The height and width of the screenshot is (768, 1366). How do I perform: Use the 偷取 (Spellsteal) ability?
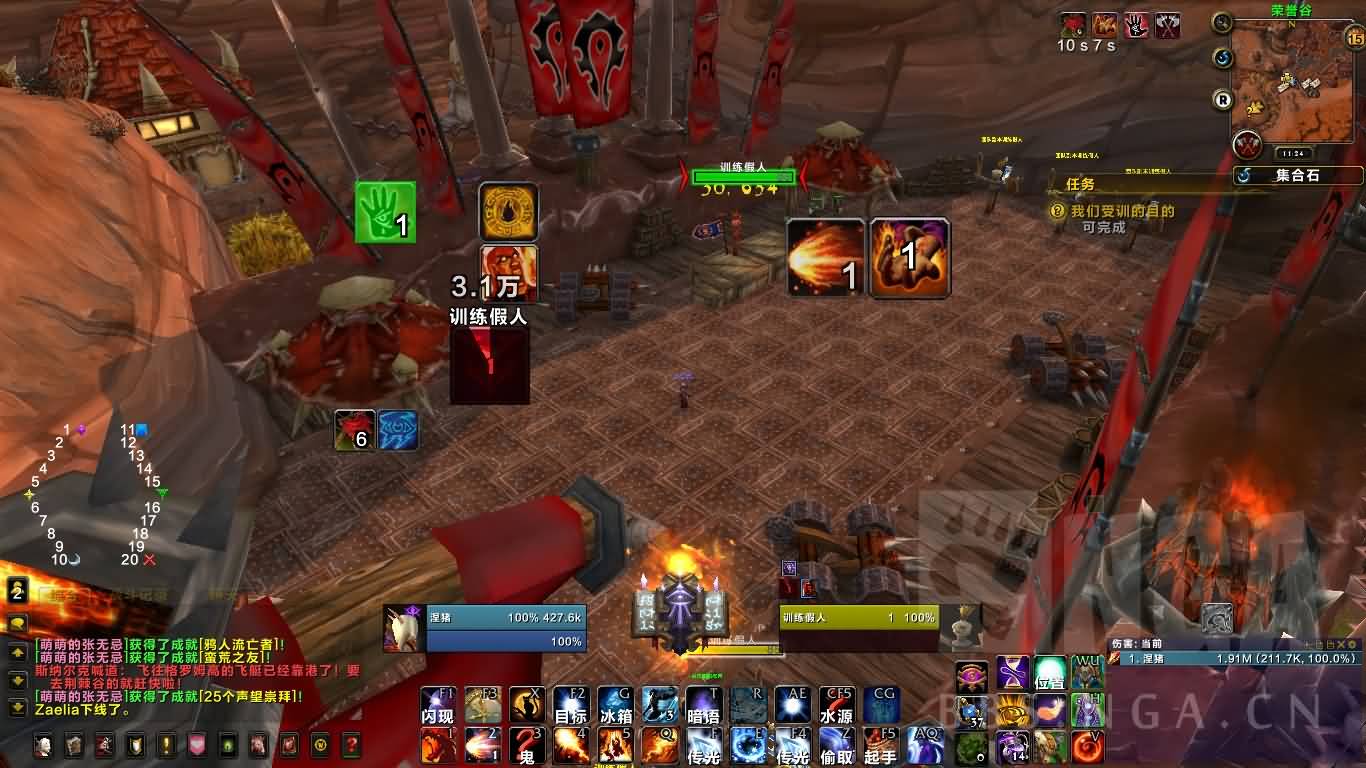coord(836,746)
